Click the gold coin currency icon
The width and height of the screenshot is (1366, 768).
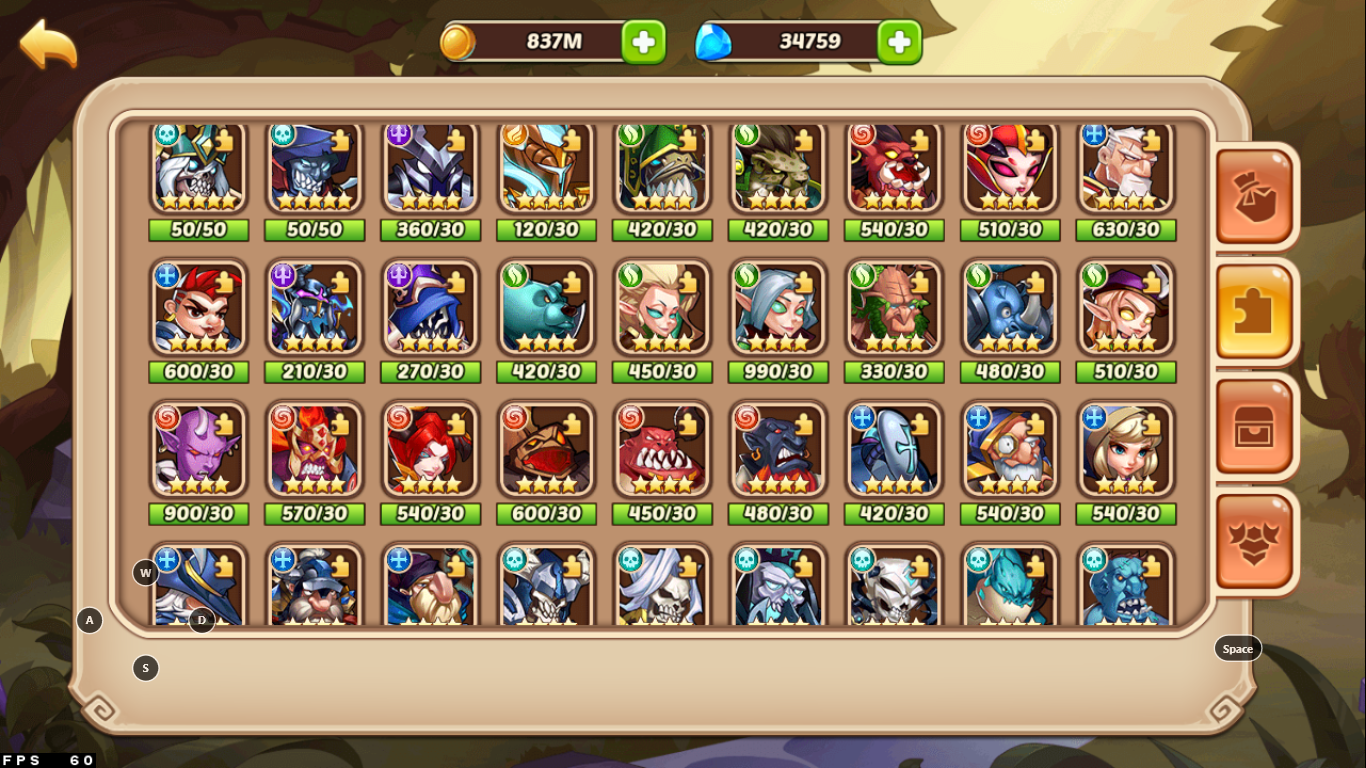click(460, 41)
